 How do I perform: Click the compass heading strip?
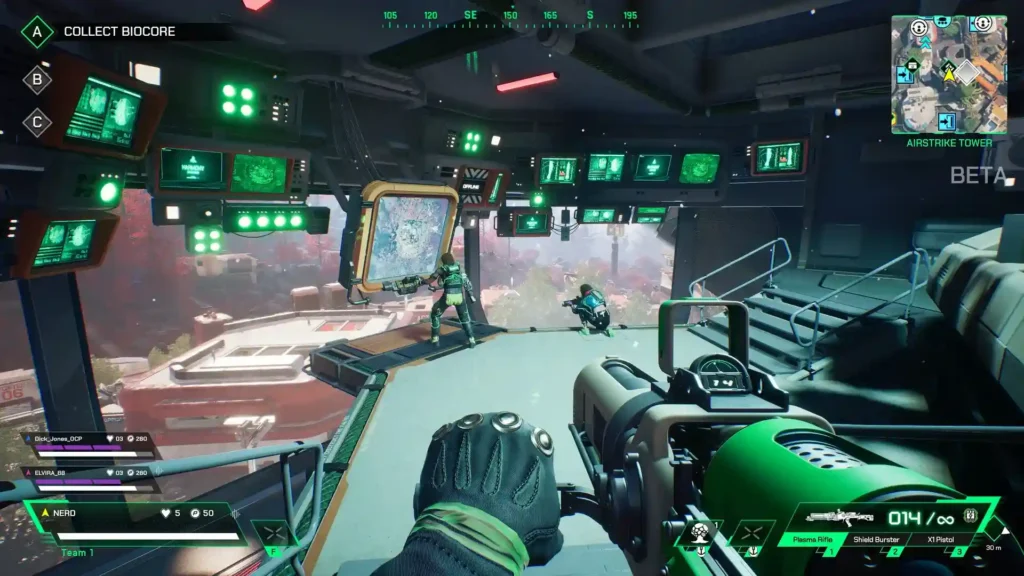click(508, 17)
